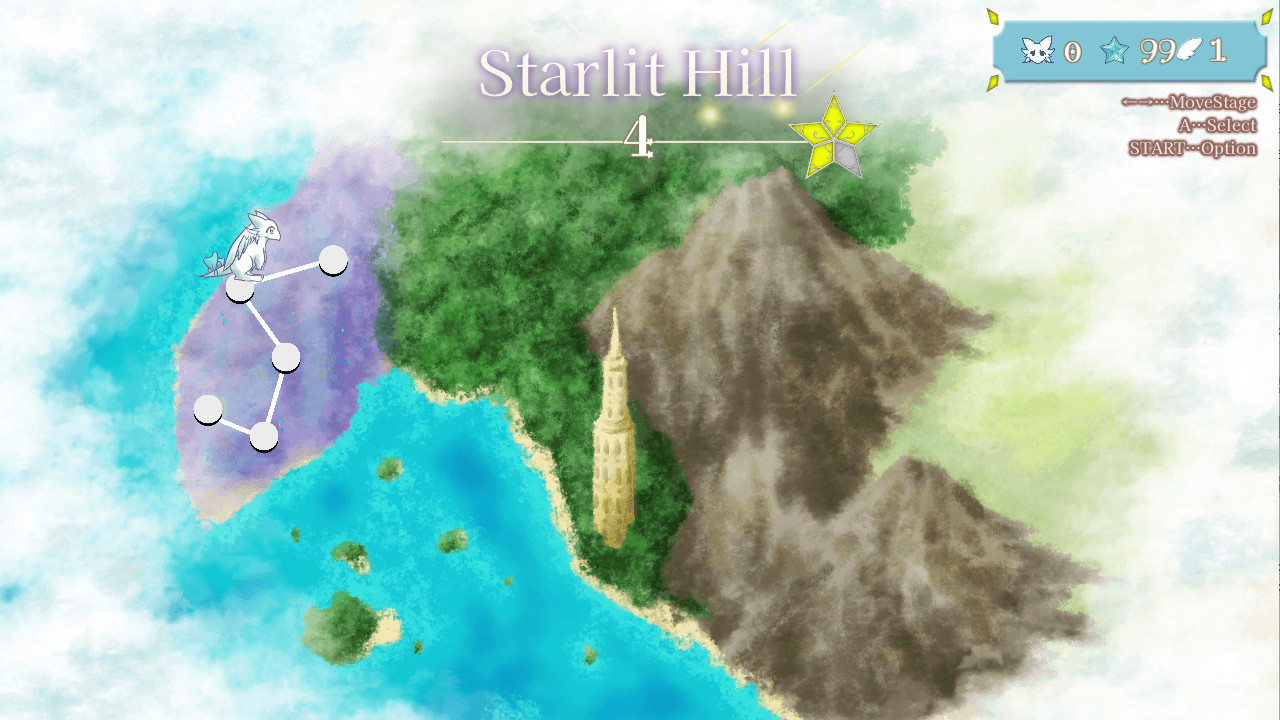
Task: Click the MoveStage control hint
Action: coord(1189,102)
